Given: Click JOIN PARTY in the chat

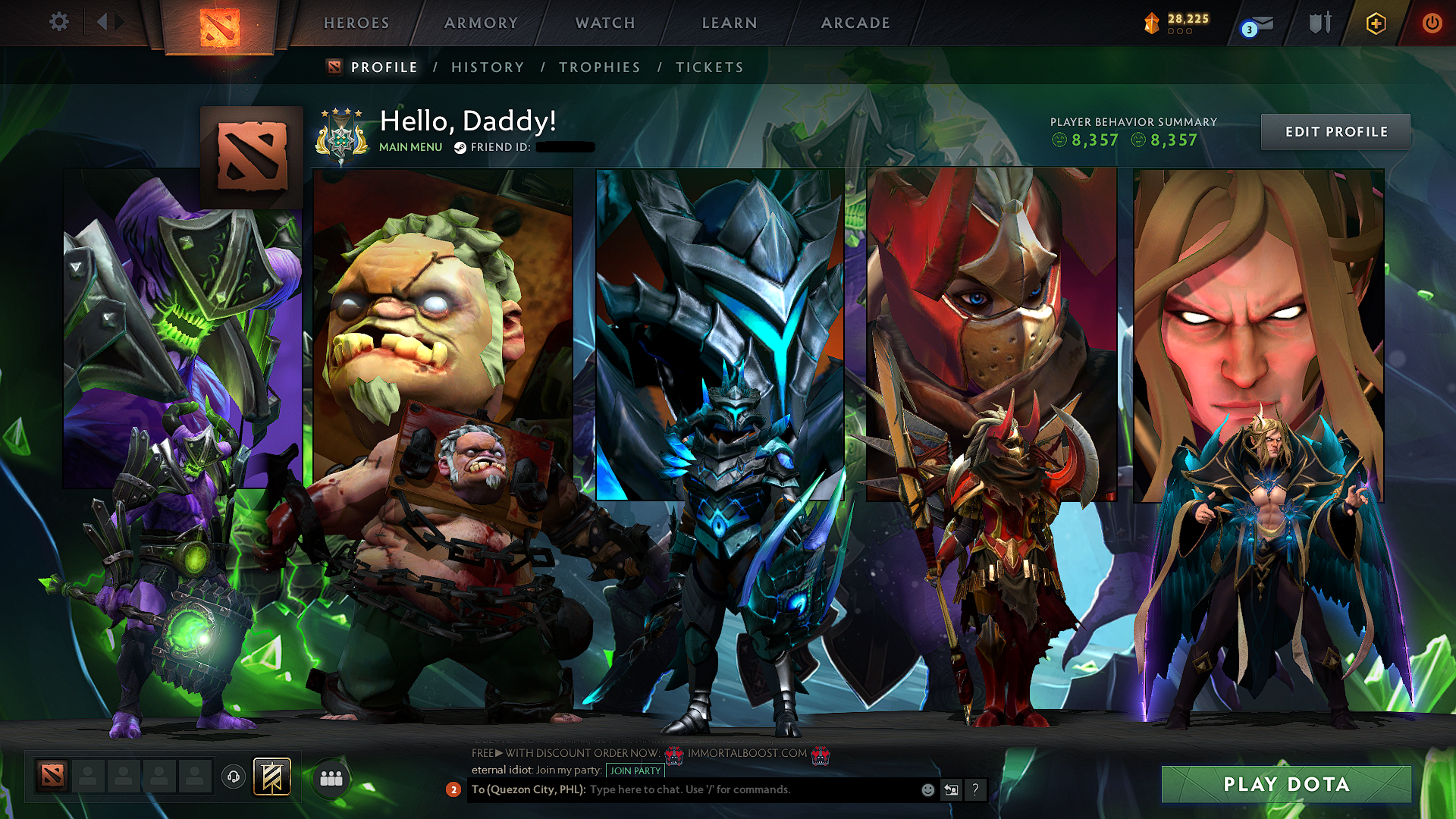Looking at the screenshot, I should tap(635, 770).
